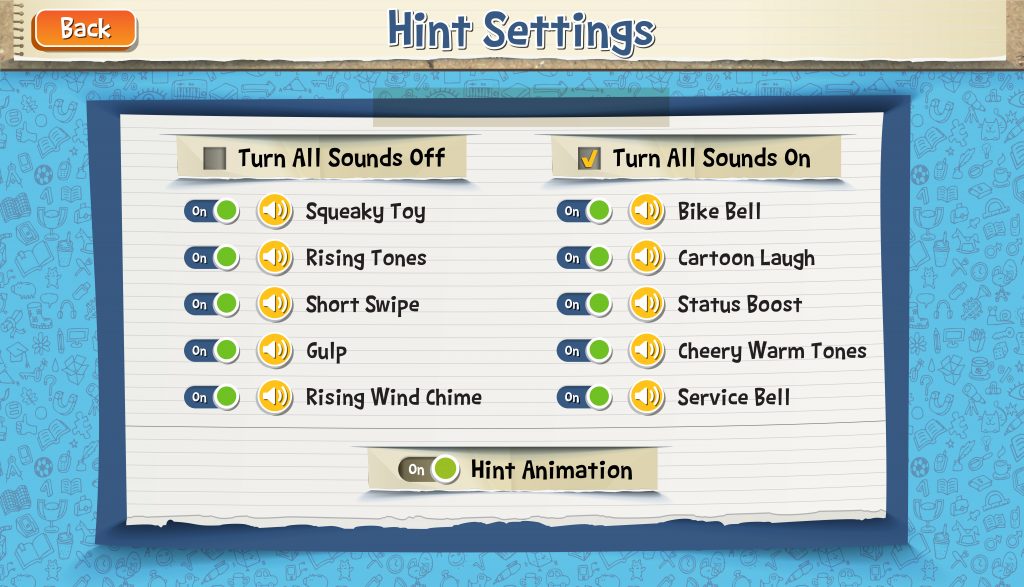This screenshot has height=587, width=1024.
Task: Toggle the Squeaky Toy sound switch
Action: click(211, 211)
